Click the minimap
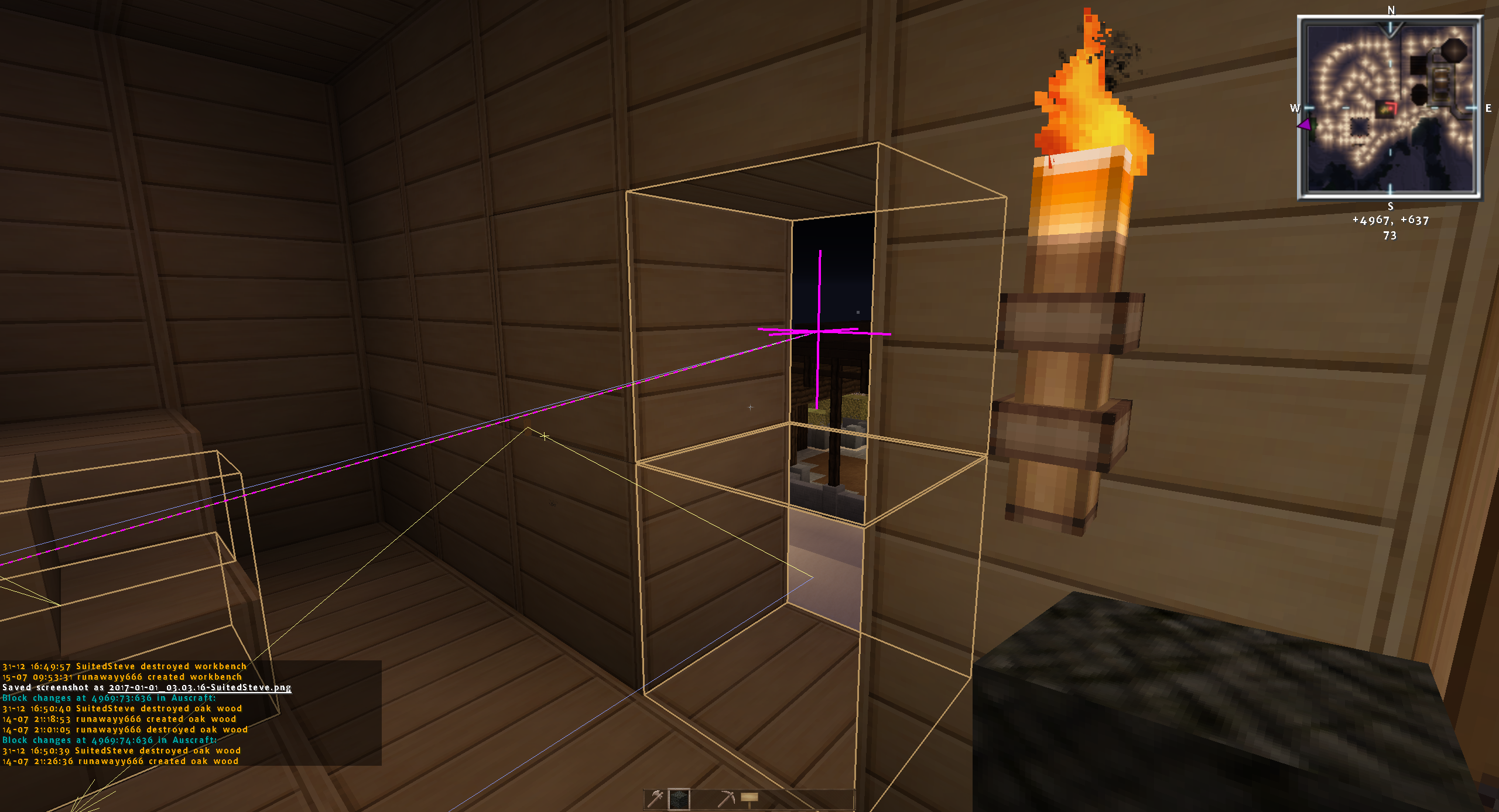 coord(1390,107)
